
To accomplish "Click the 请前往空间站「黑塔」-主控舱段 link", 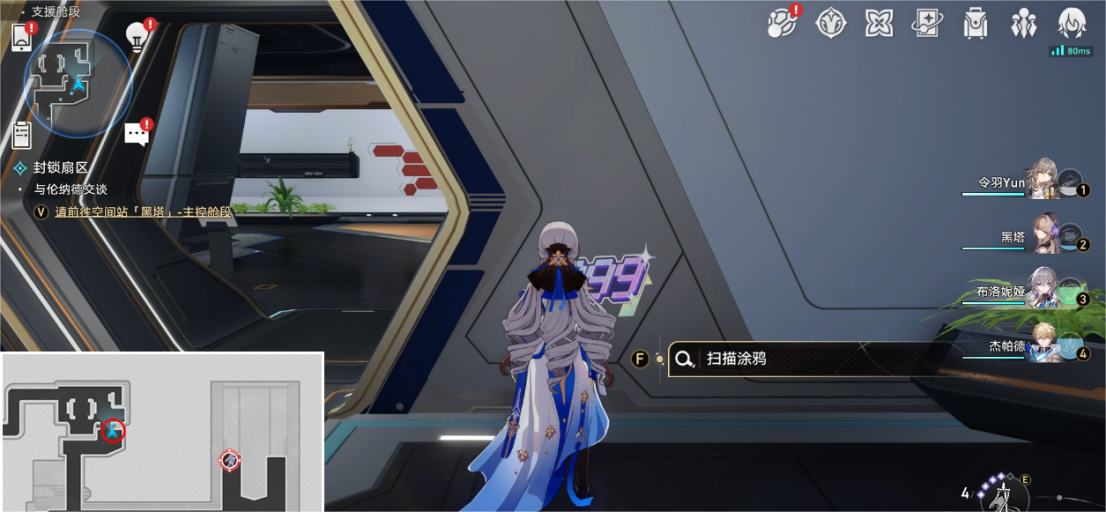I will 143,212.
